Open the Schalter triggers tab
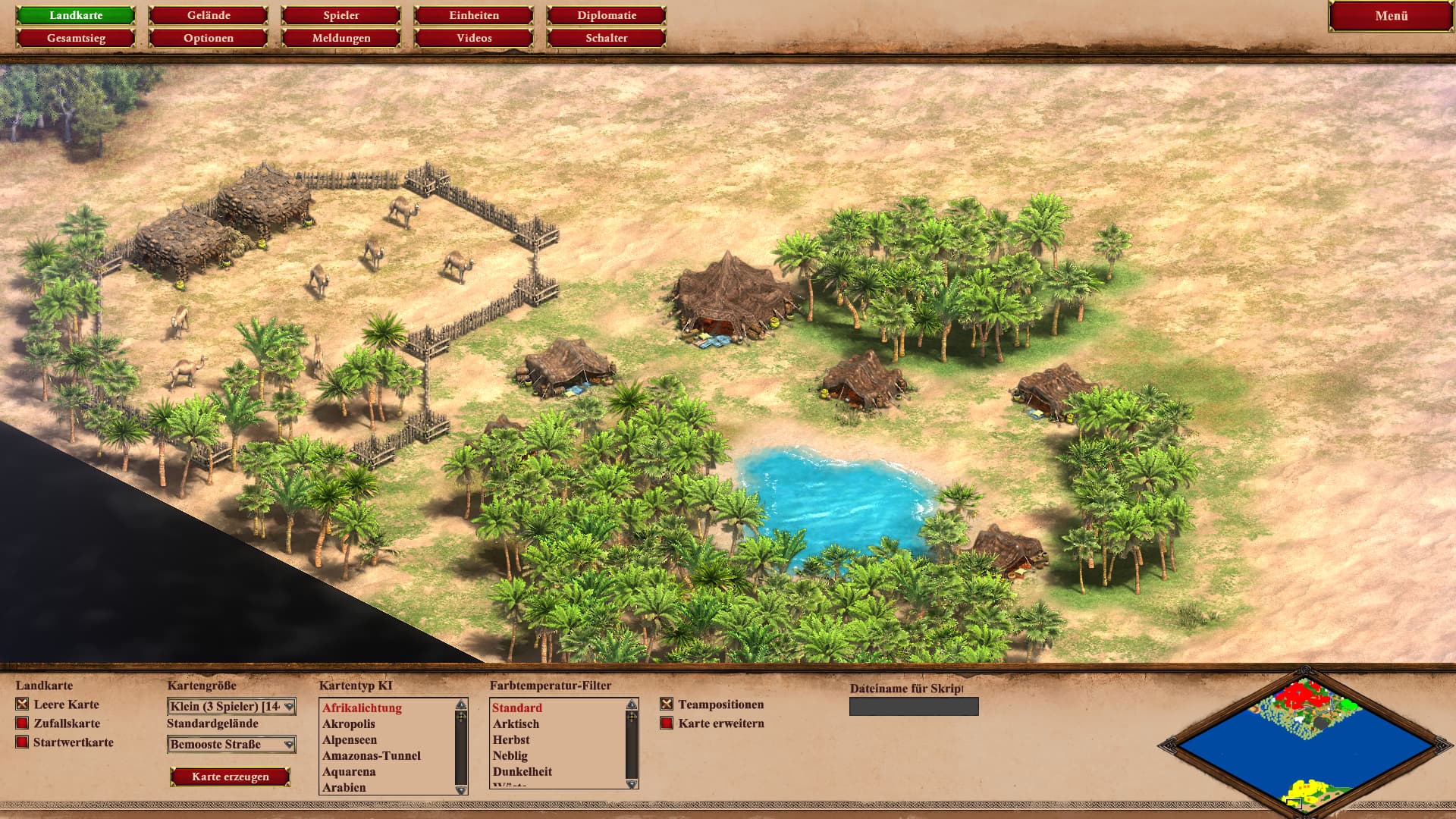The width and height of the screenshot is (1456, 819). click(x=607, y=38)
